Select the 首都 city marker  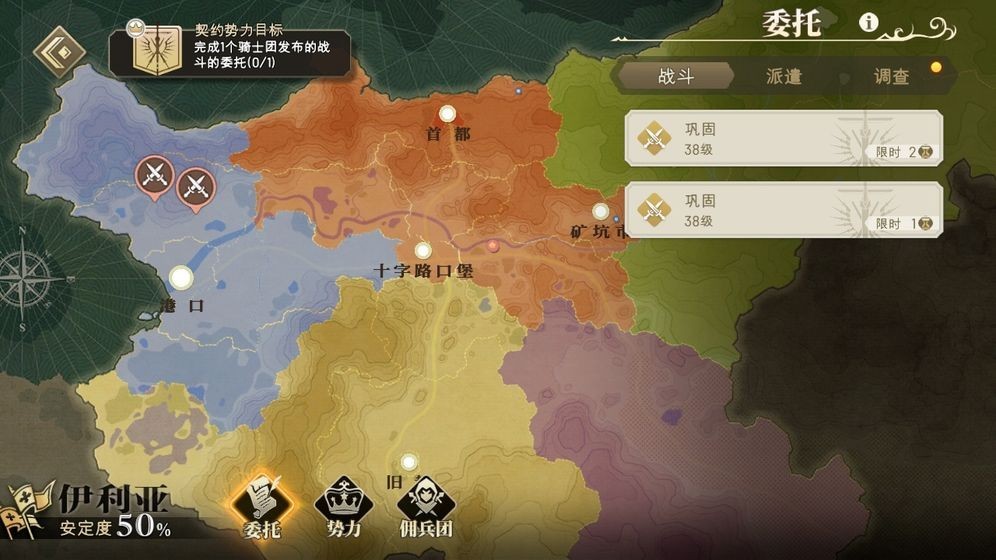[x=447, y=114]
